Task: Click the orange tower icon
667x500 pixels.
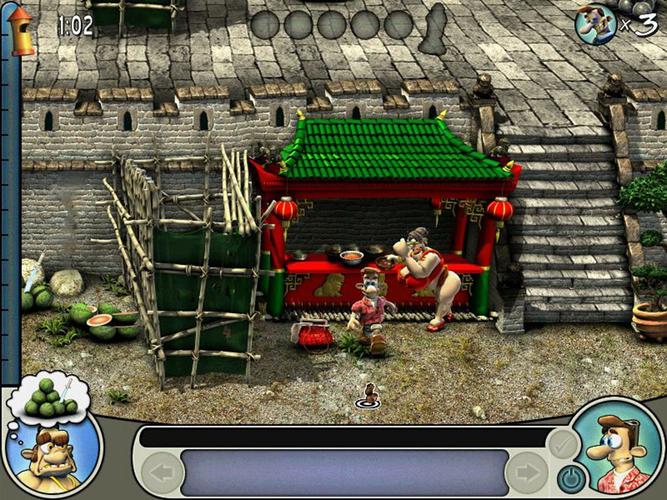Action: coord(20,31)
